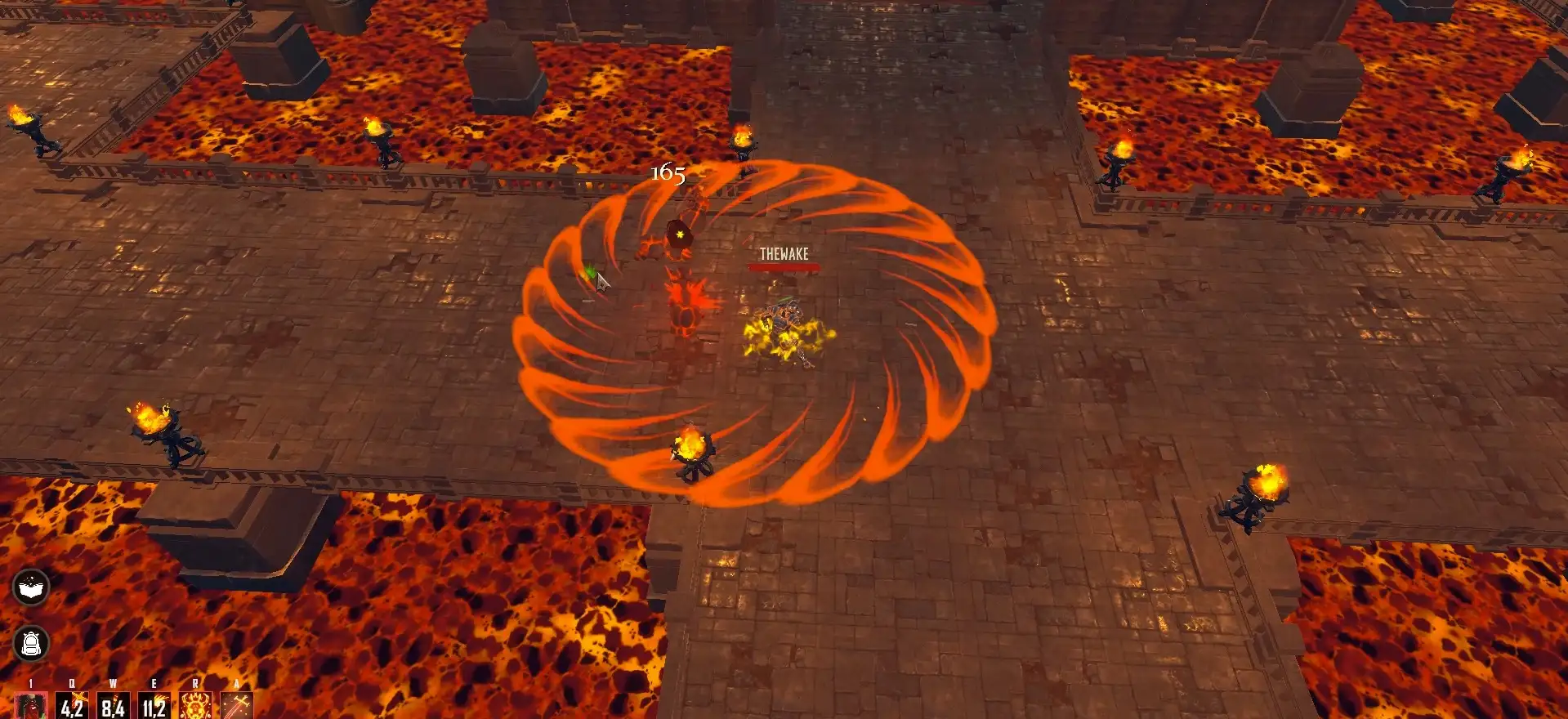The height and width of the screenshot is (719, 1568).
Task: Open the spellbook with the book icon
Action: 31,587
